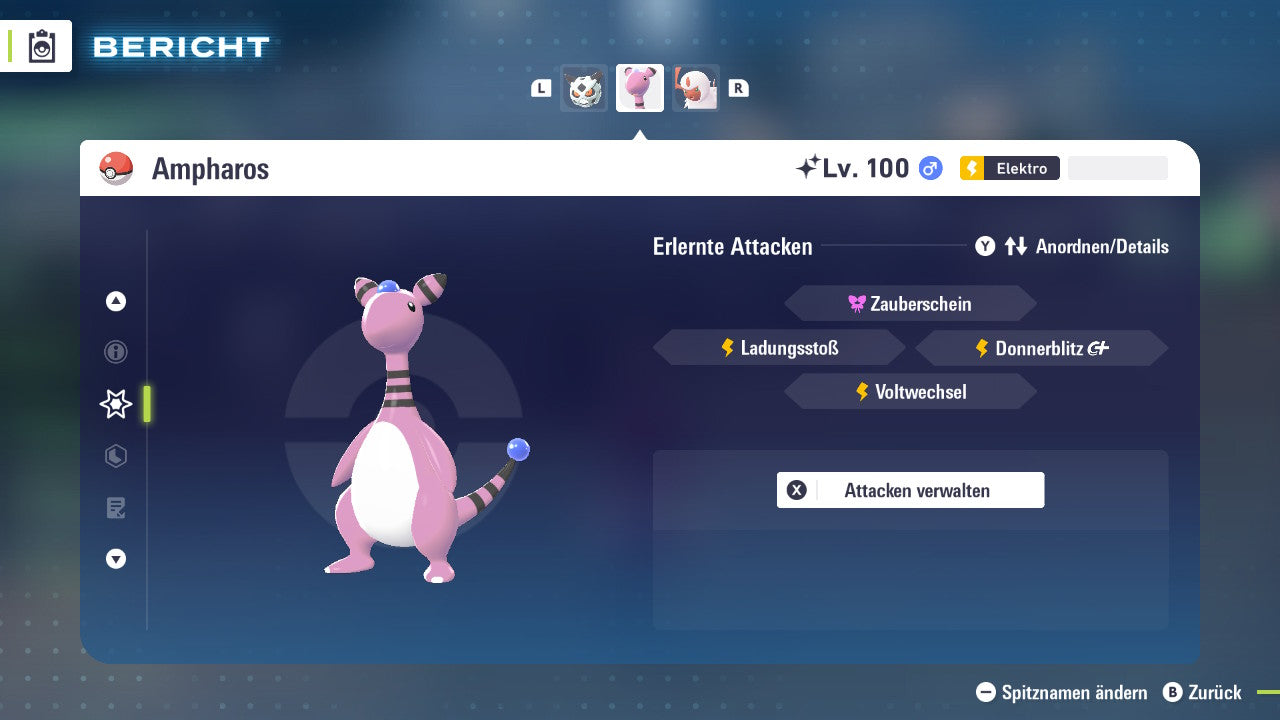Go down with the sidebar down arrow
Viewport: 1280px width, 720px height.
[116, 559]
